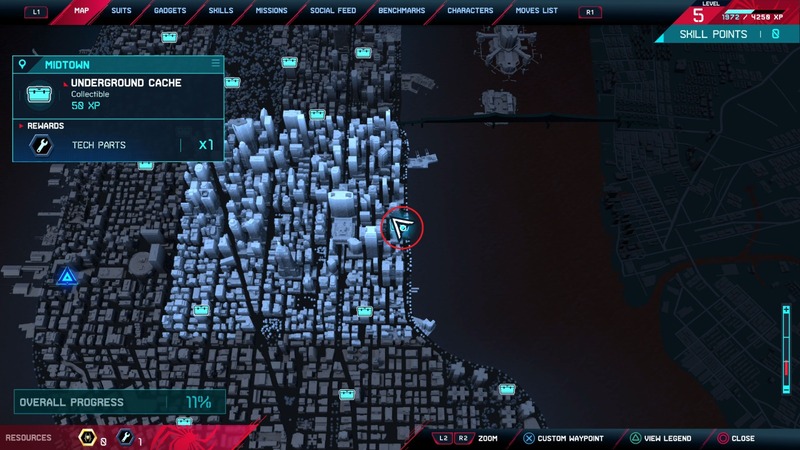The width and height of the screenshot is (800, 450).
Task: Set a Custom Waypoint
Action: [x=563, y=438]
